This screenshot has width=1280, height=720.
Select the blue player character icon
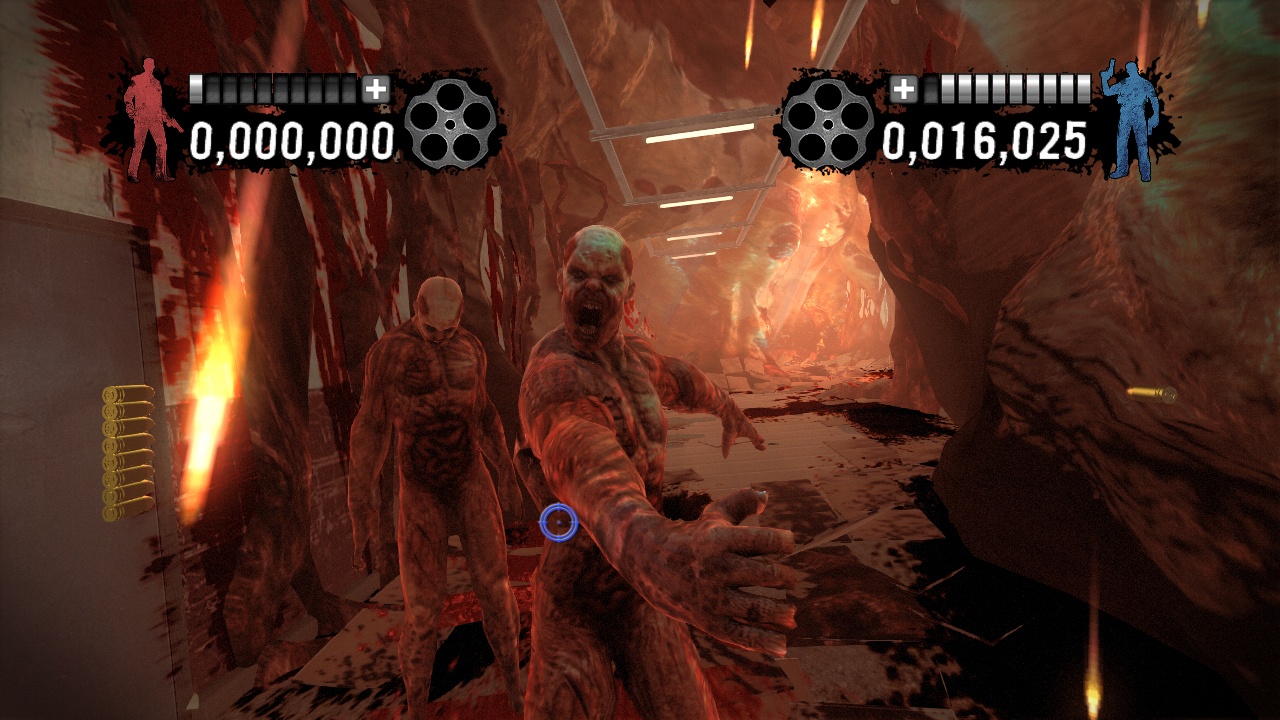coord(1131,120)
